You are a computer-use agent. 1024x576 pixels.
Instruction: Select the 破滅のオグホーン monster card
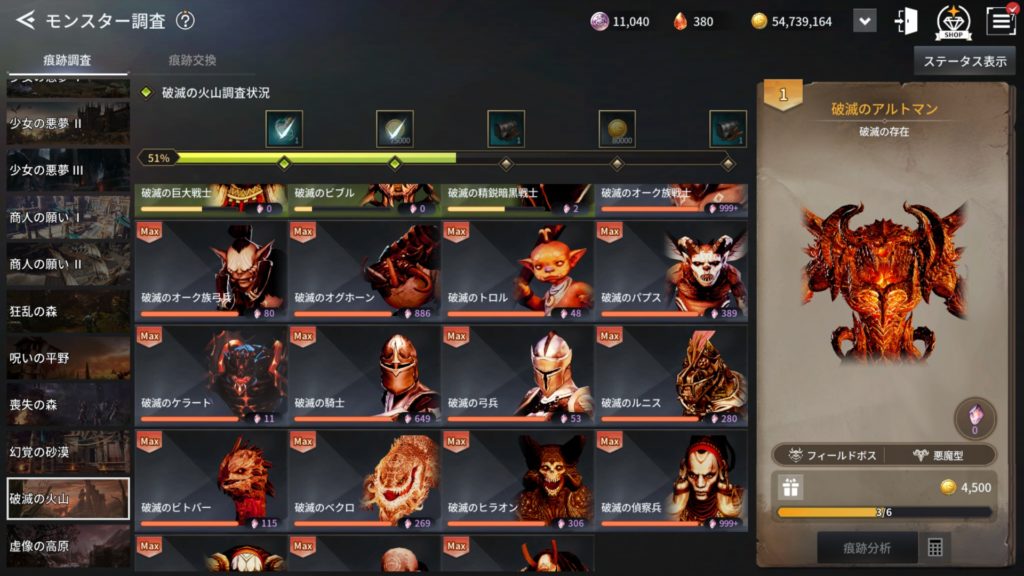(364, 271)
